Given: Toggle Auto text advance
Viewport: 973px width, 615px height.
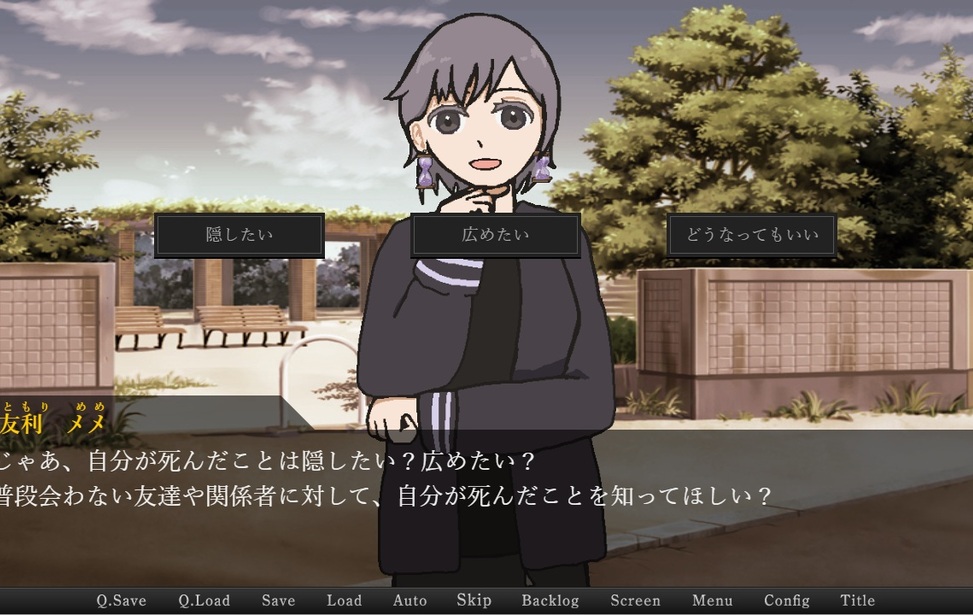Looking at the screenshot, I should pyautogui.click(x=410, y=601).
